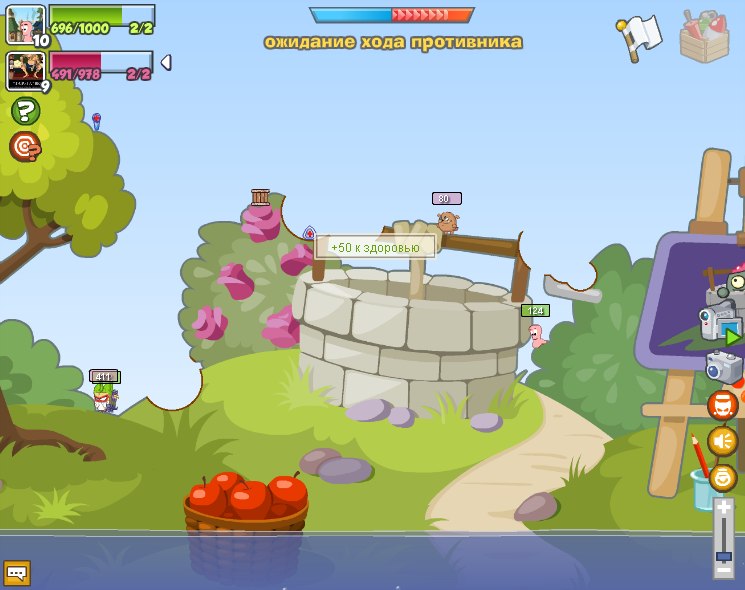Image resolution: width=745 pixels, height=590 pixels.
Task: Take a screenshot with the photo camera icon
Action: pos(723,367)
